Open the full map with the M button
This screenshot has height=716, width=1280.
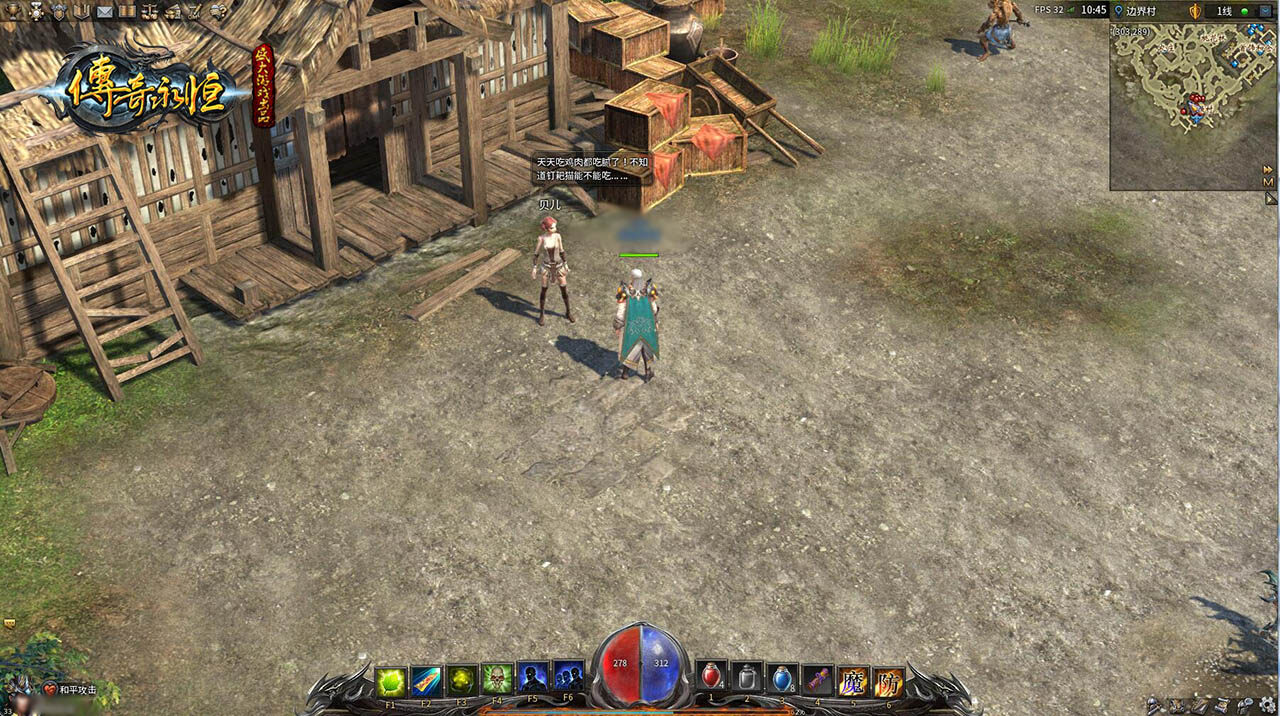click(x=1269, y=182)
